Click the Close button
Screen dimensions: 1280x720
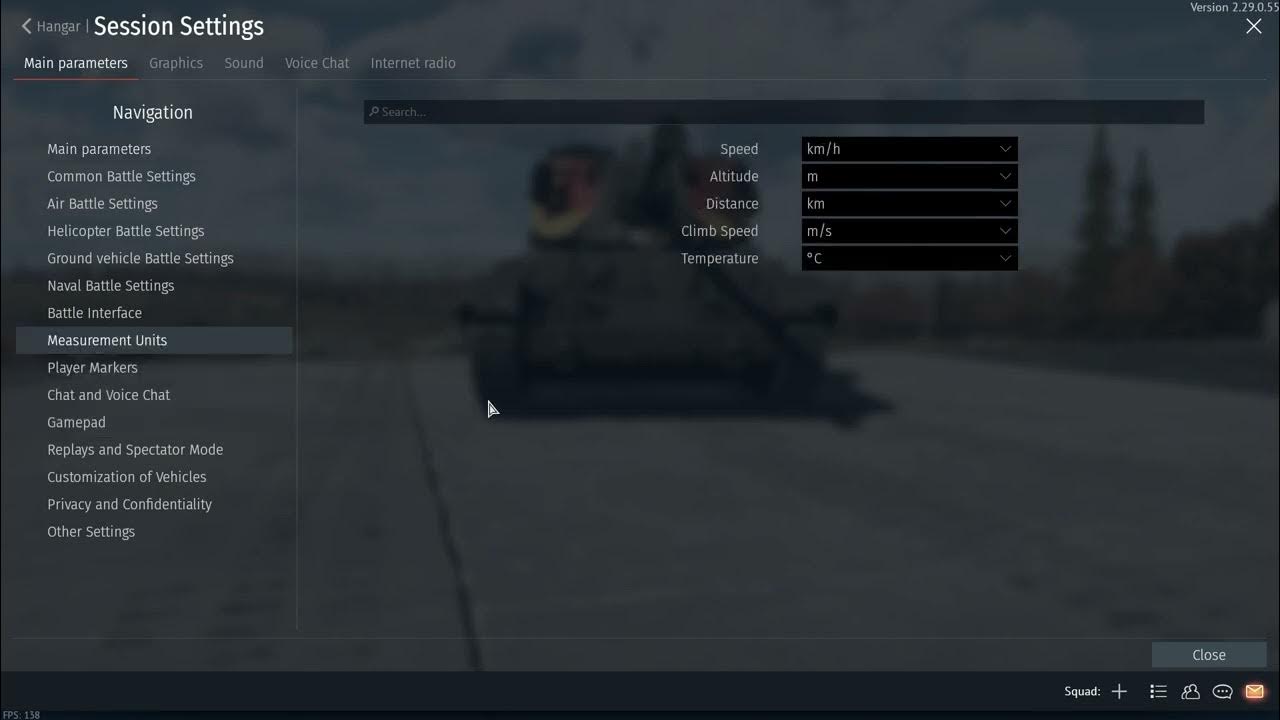(1208, 654)
